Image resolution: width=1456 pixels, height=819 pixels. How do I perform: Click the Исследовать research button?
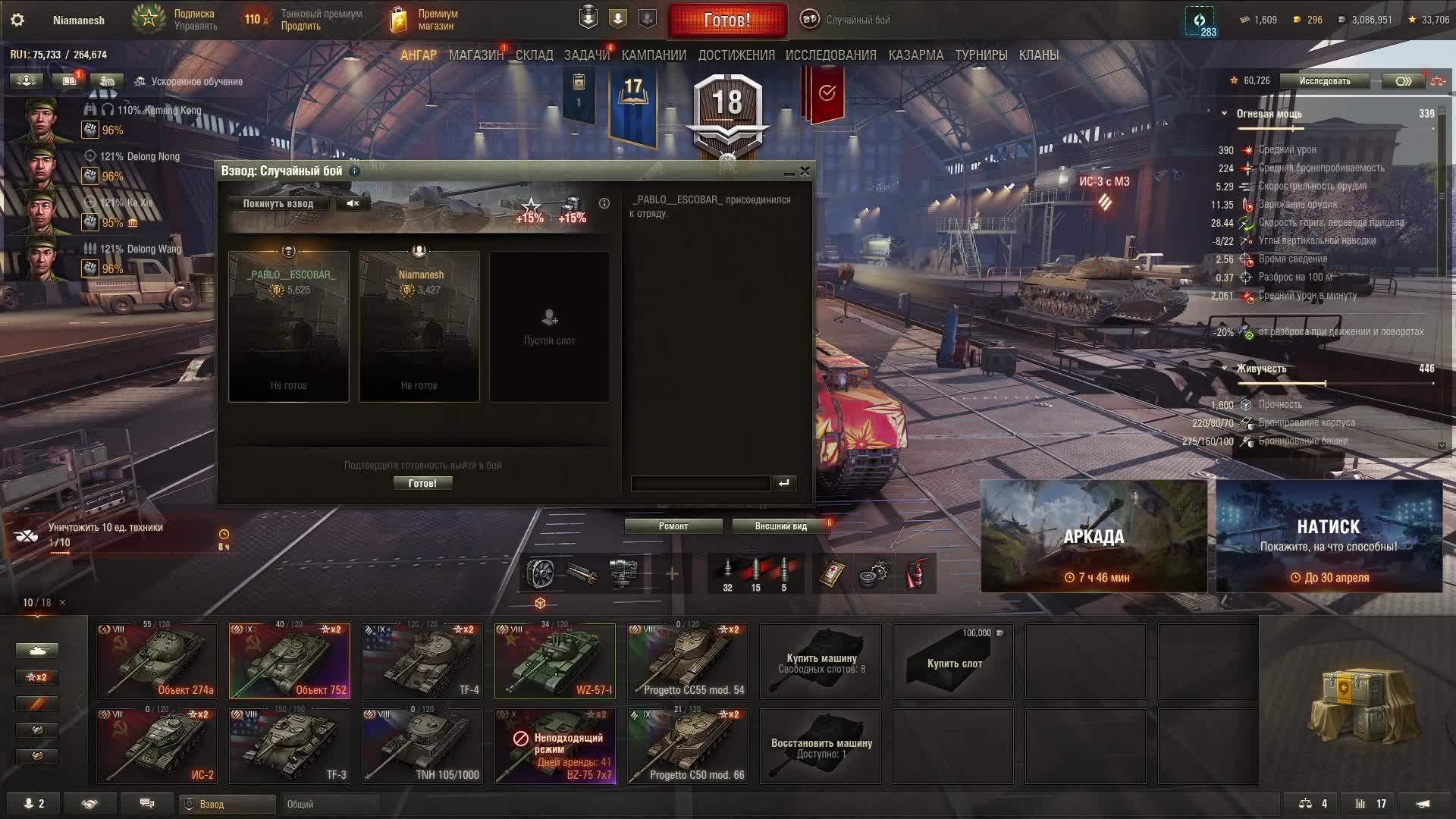point(1324,81)
